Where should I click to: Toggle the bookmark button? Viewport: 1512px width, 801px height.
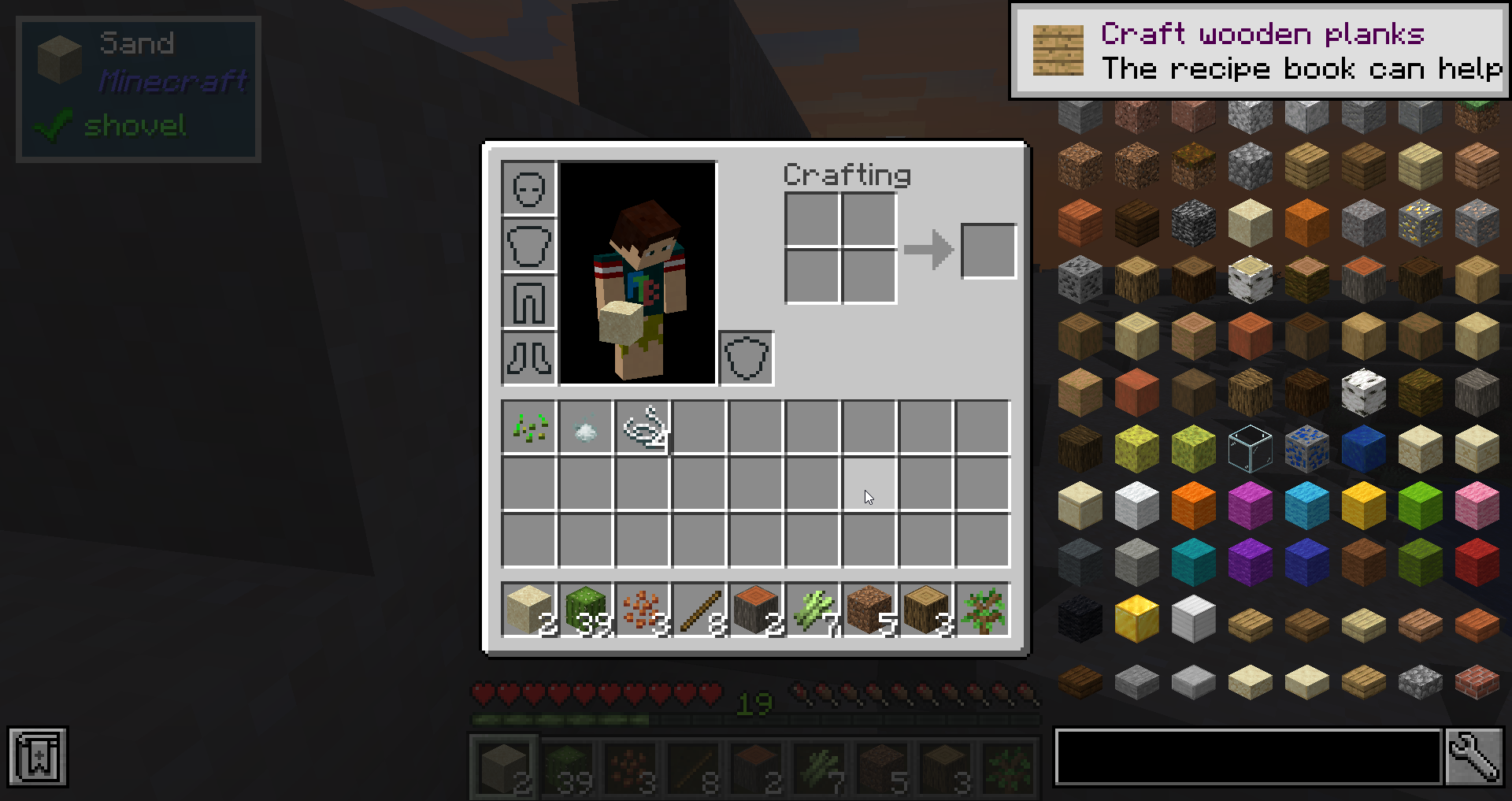[x=38, y=757]
